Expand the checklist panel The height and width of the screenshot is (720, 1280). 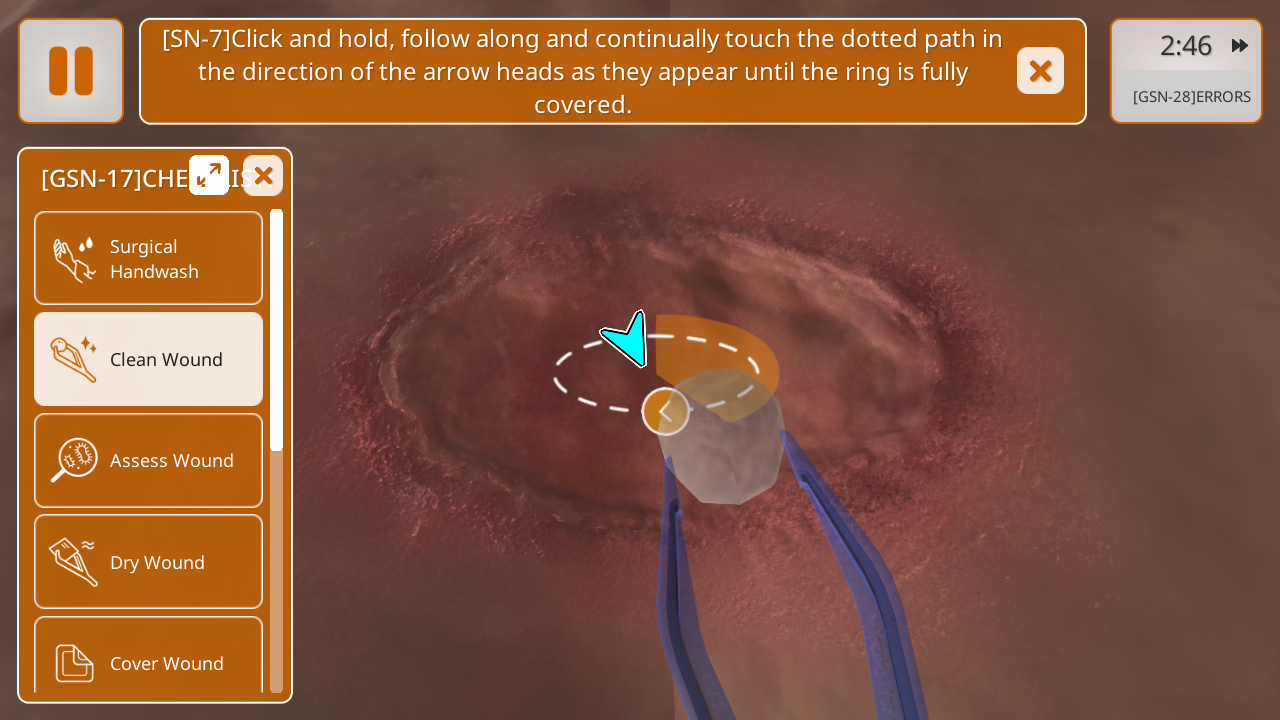tap(209, 175)
